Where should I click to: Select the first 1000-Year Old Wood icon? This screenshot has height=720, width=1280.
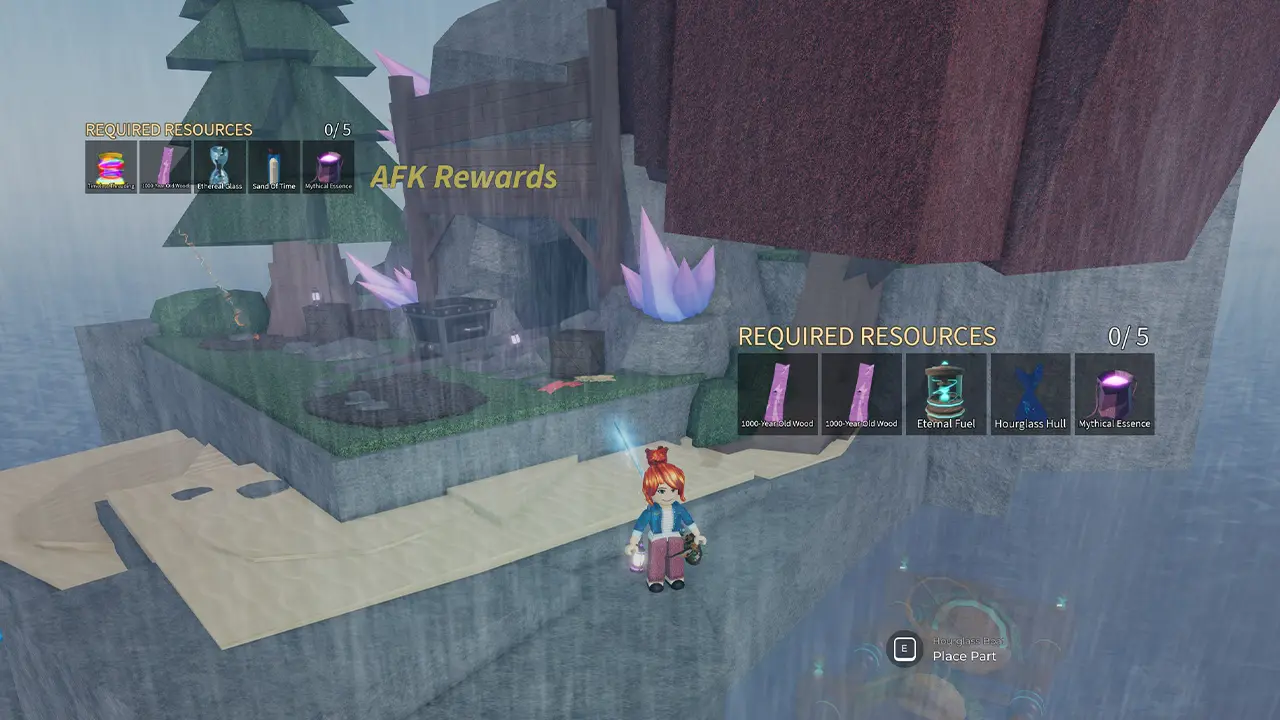776,393
